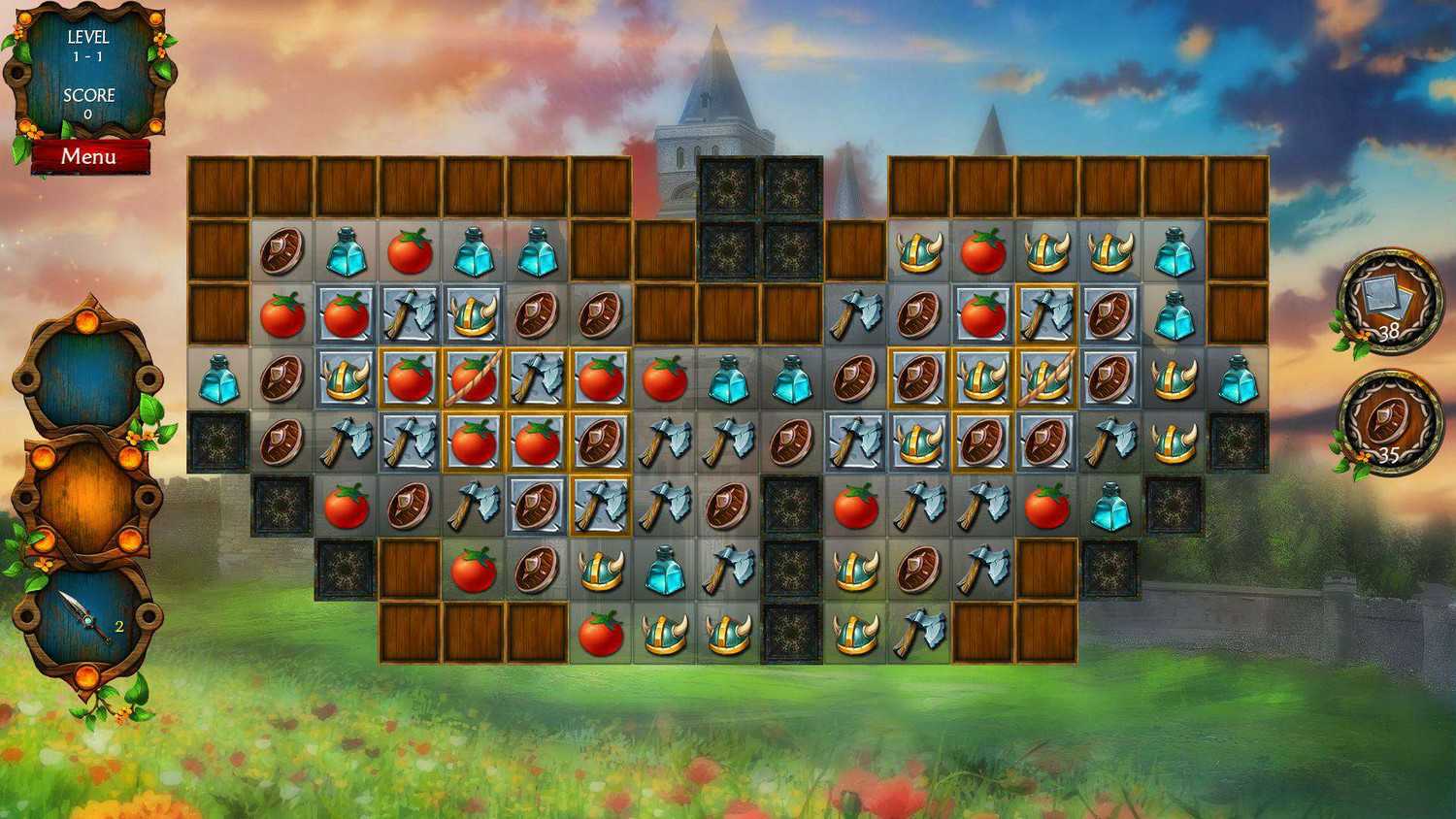The height and width of the screenshot is (819, 1456).
Task: Click the silver tiles goal tracker
Action: coord(1389,301)
